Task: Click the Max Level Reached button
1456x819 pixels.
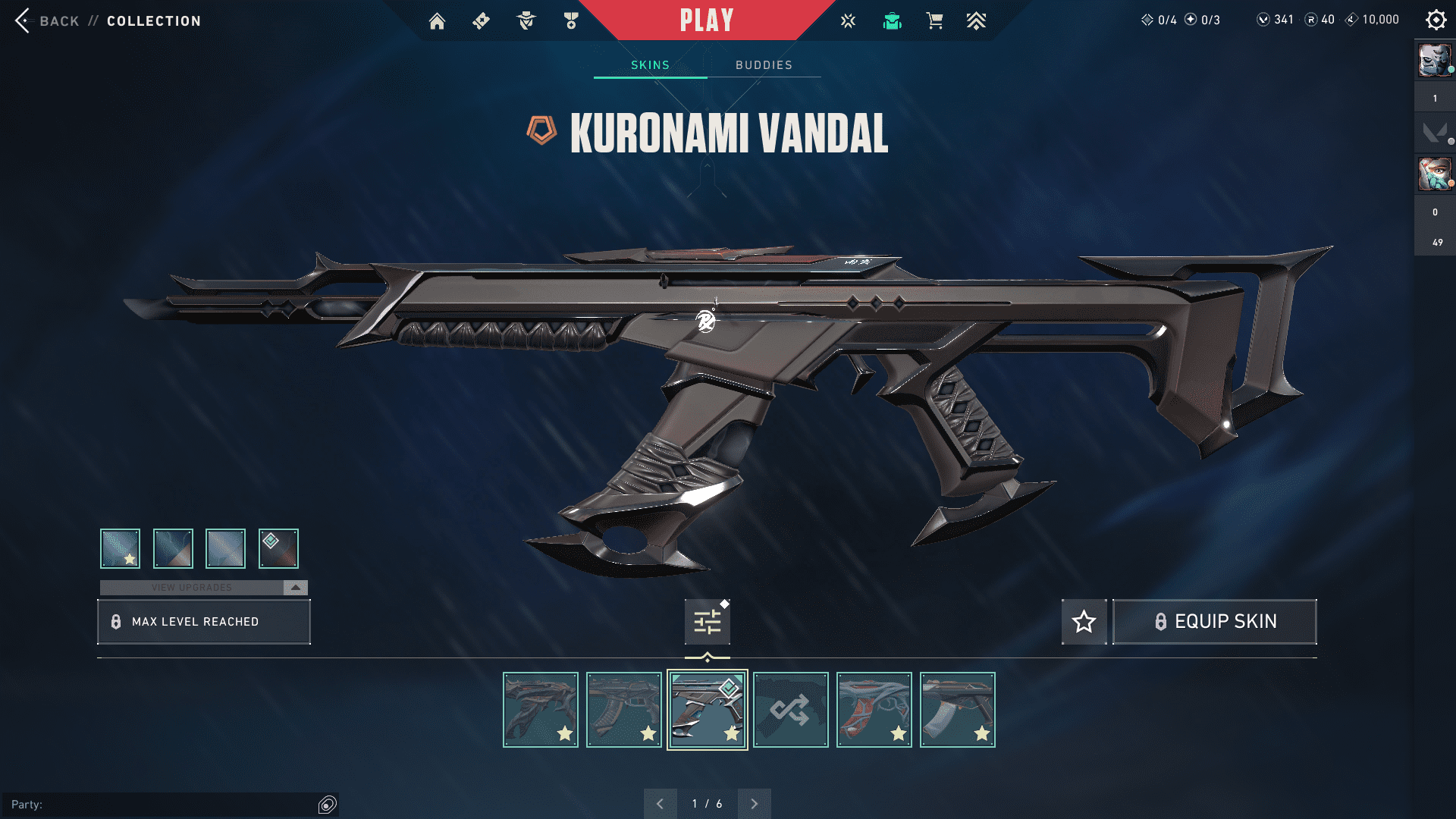Action: [204, 622]
